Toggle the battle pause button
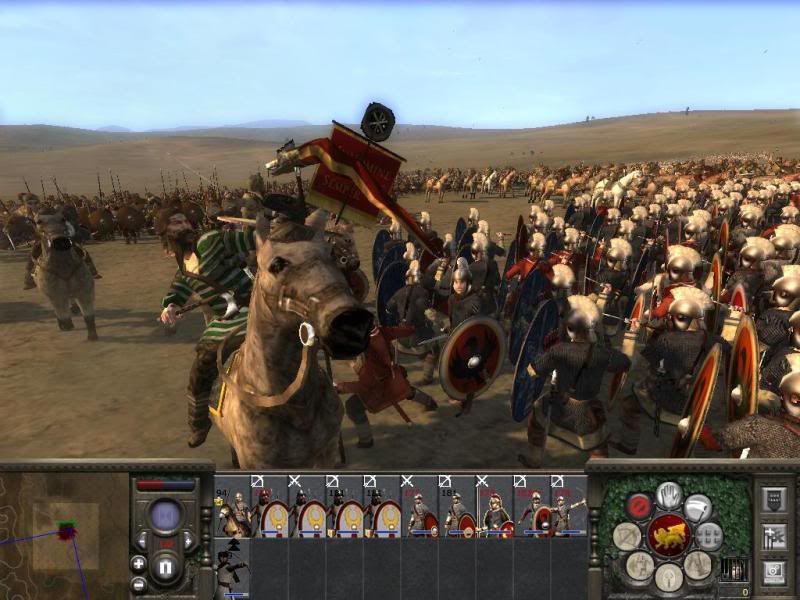This screenshot has height=600, width=800. pyautogui.click(x=166, y=569)
